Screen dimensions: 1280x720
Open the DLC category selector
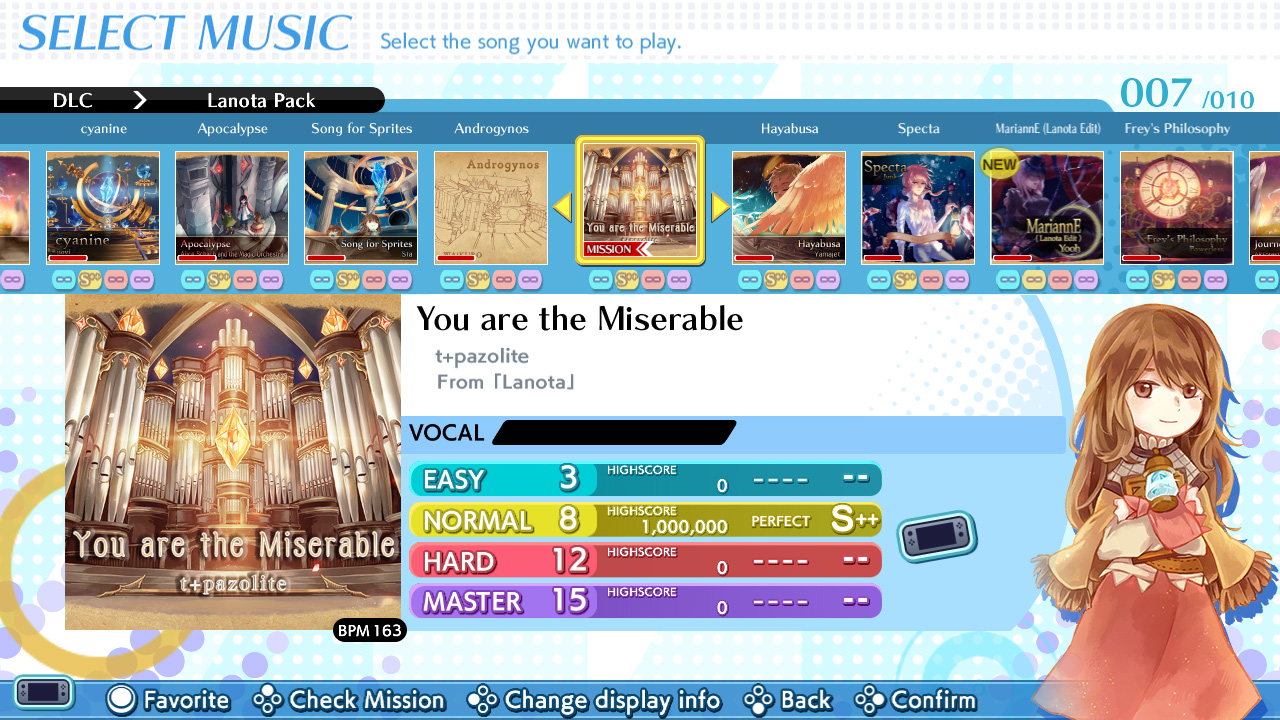(72, 100)
